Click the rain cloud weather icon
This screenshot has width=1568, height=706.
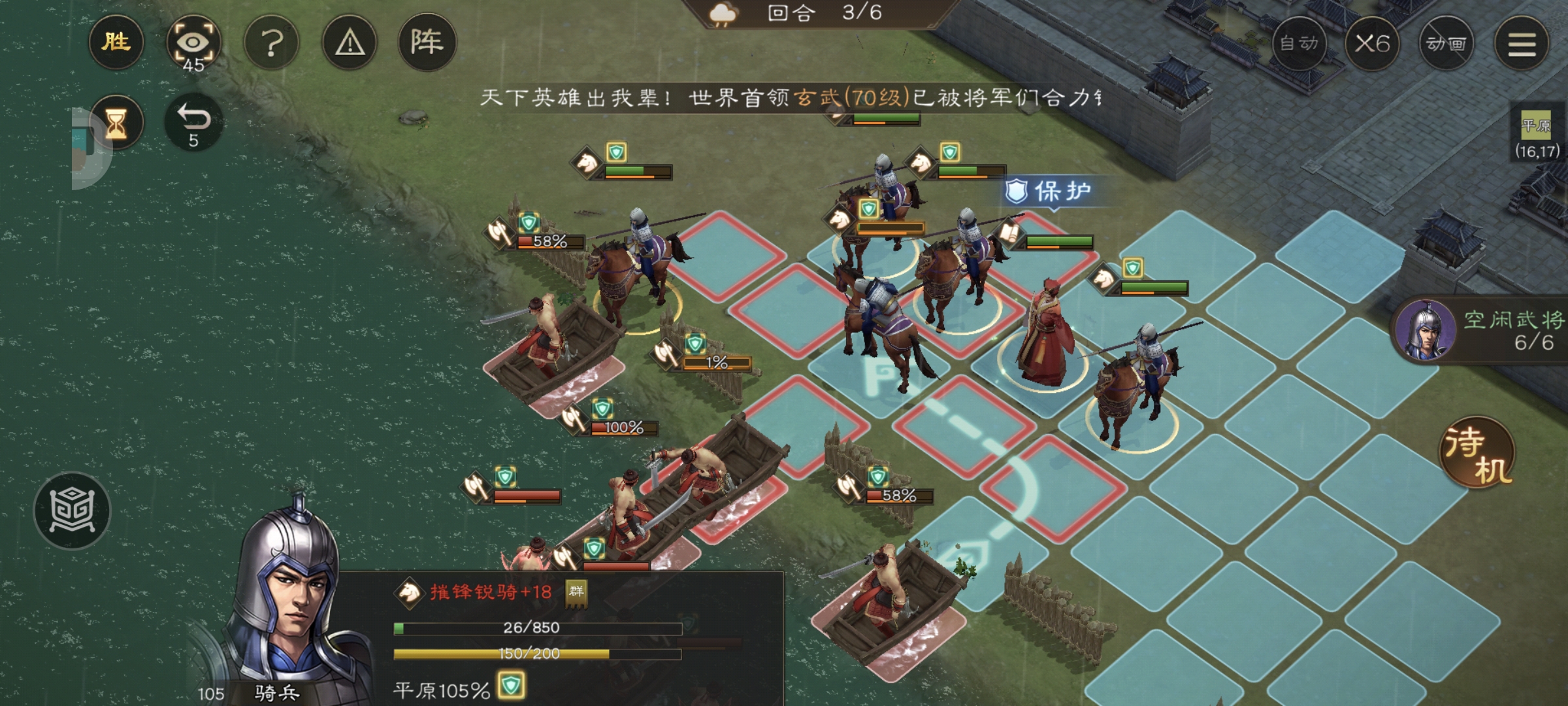(x=722, y=14)
